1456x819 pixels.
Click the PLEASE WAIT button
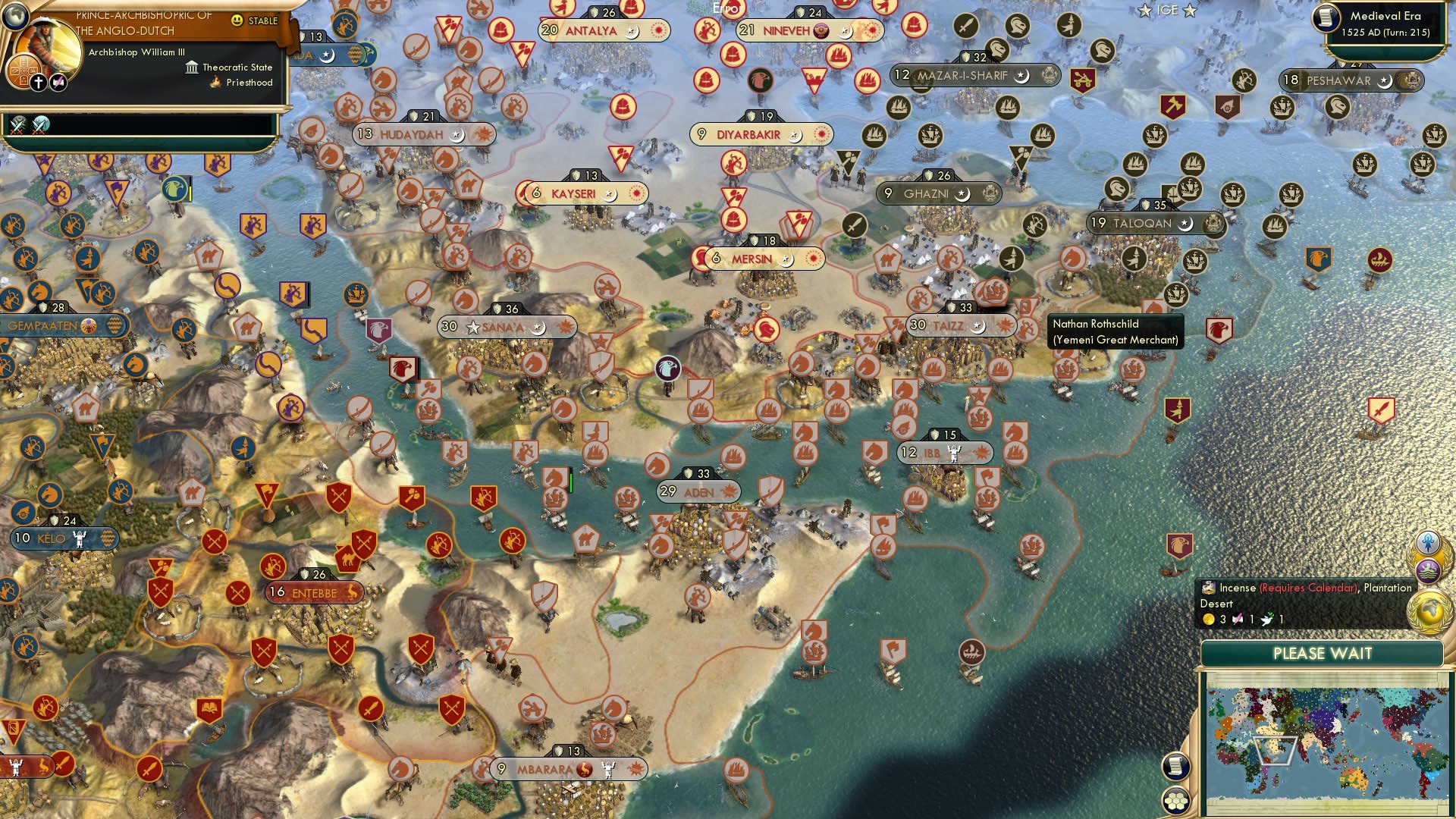[1323, 653]
